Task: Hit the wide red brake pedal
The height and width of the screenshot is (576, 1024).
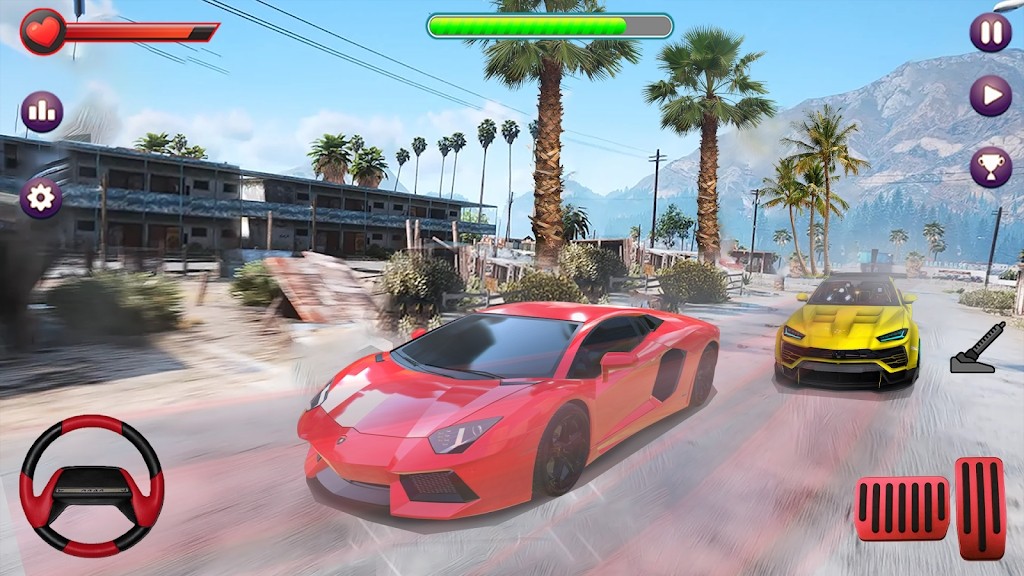Action: [902, 508]
